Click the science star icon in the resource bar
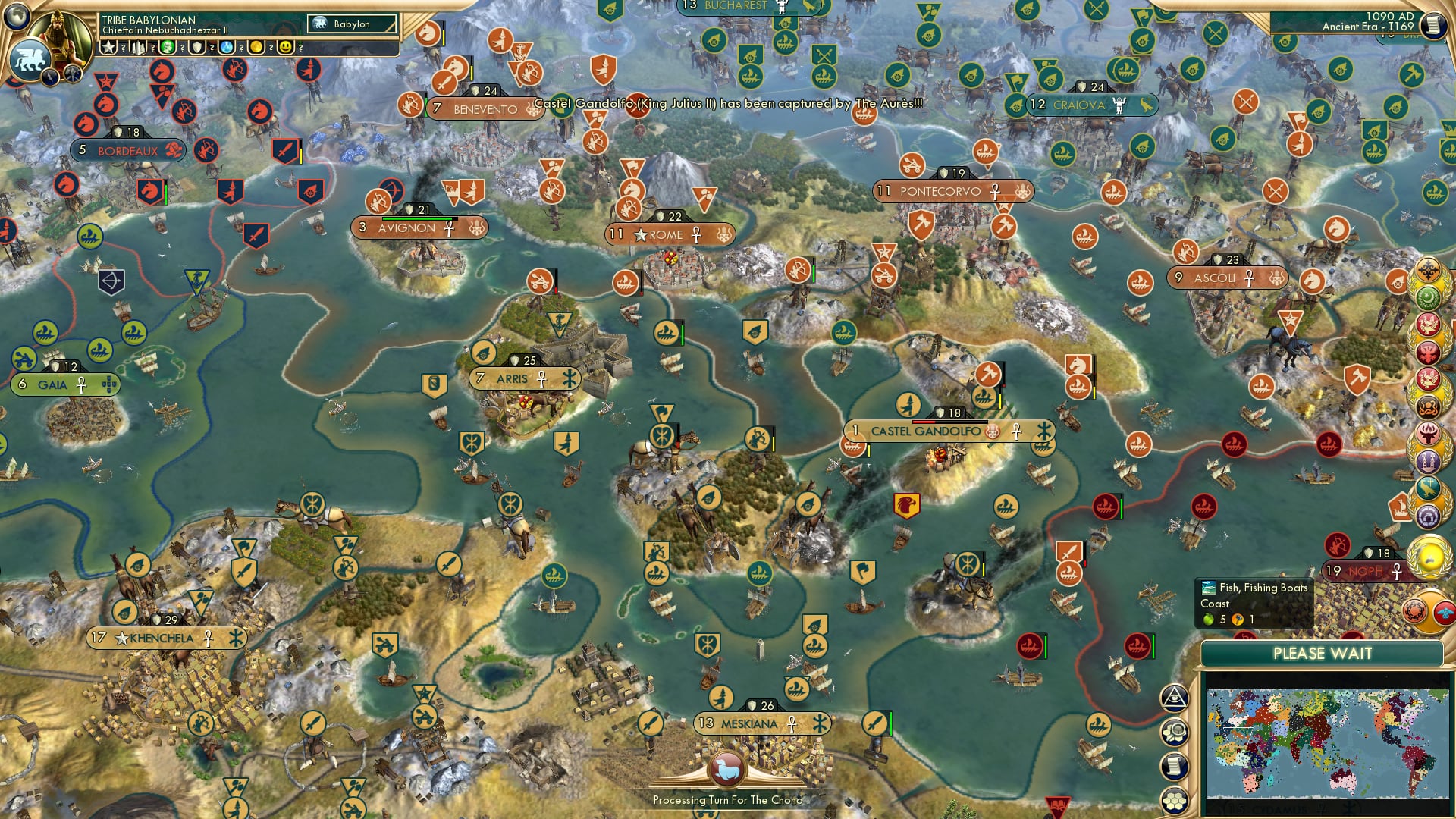 point(108,45)
